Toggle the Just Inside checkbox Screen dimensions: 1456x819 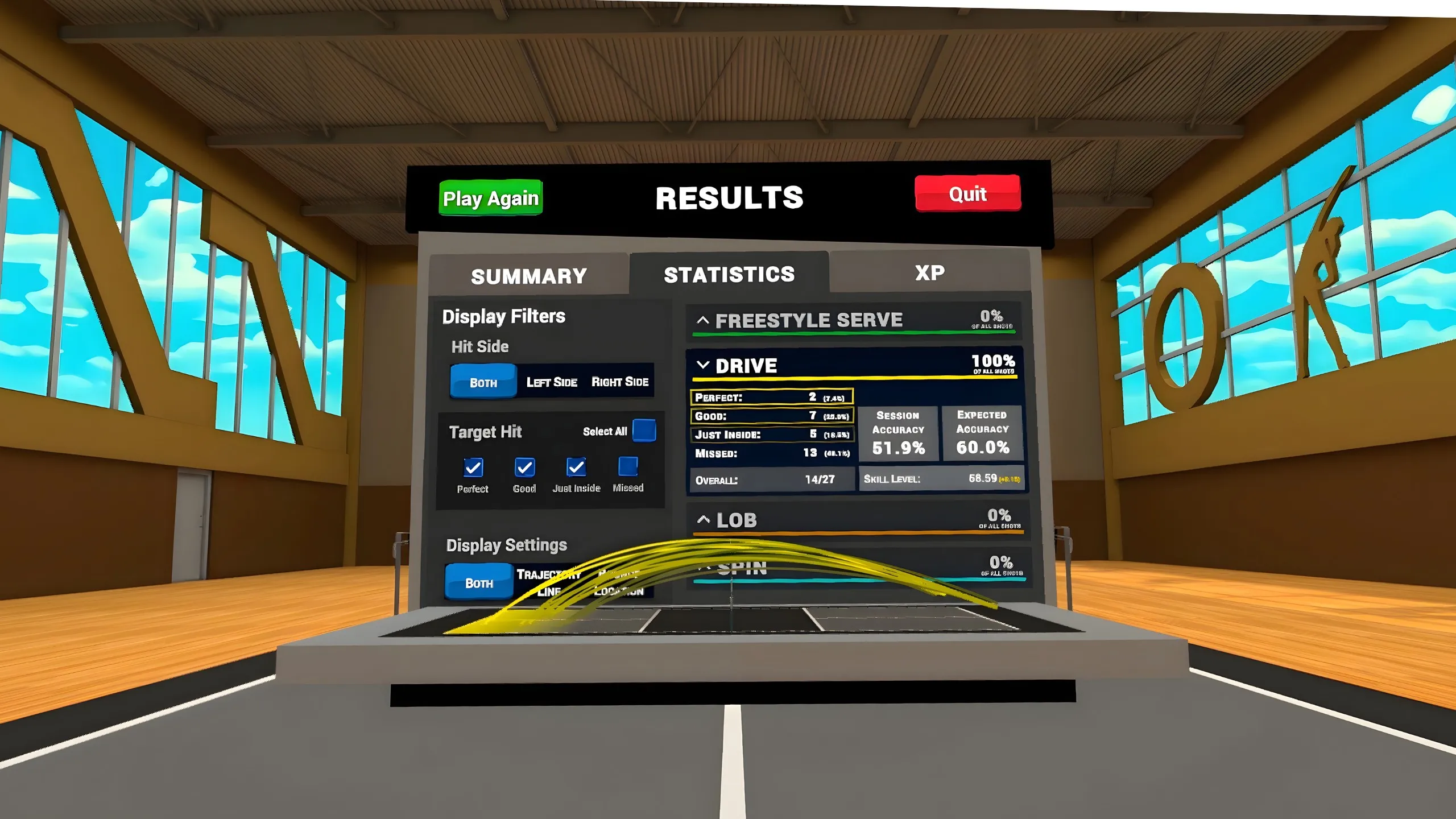pyautogui.click(x=576, y=467)
